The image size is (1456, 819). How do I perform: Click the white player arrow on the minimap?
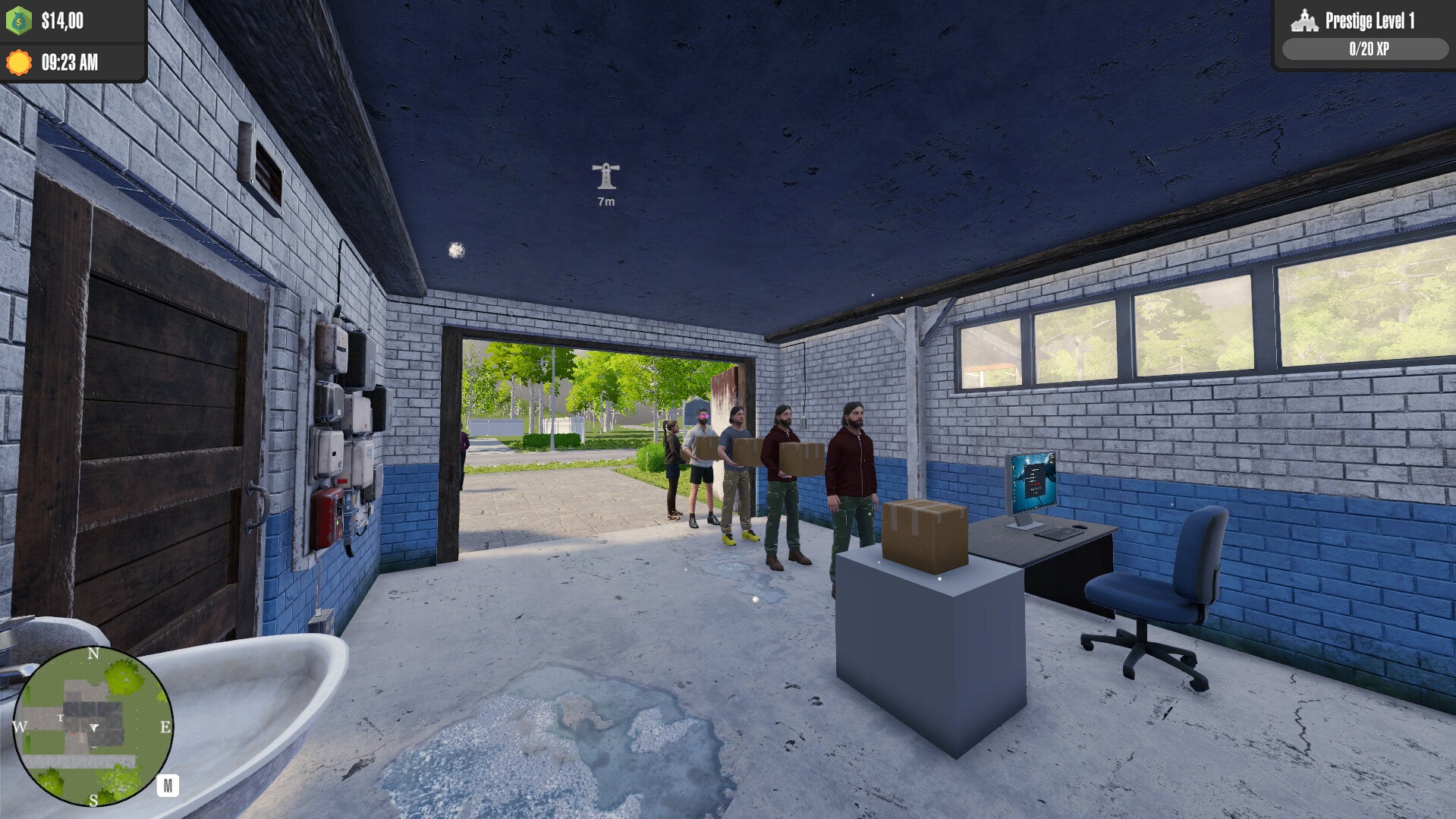[94, 727]
